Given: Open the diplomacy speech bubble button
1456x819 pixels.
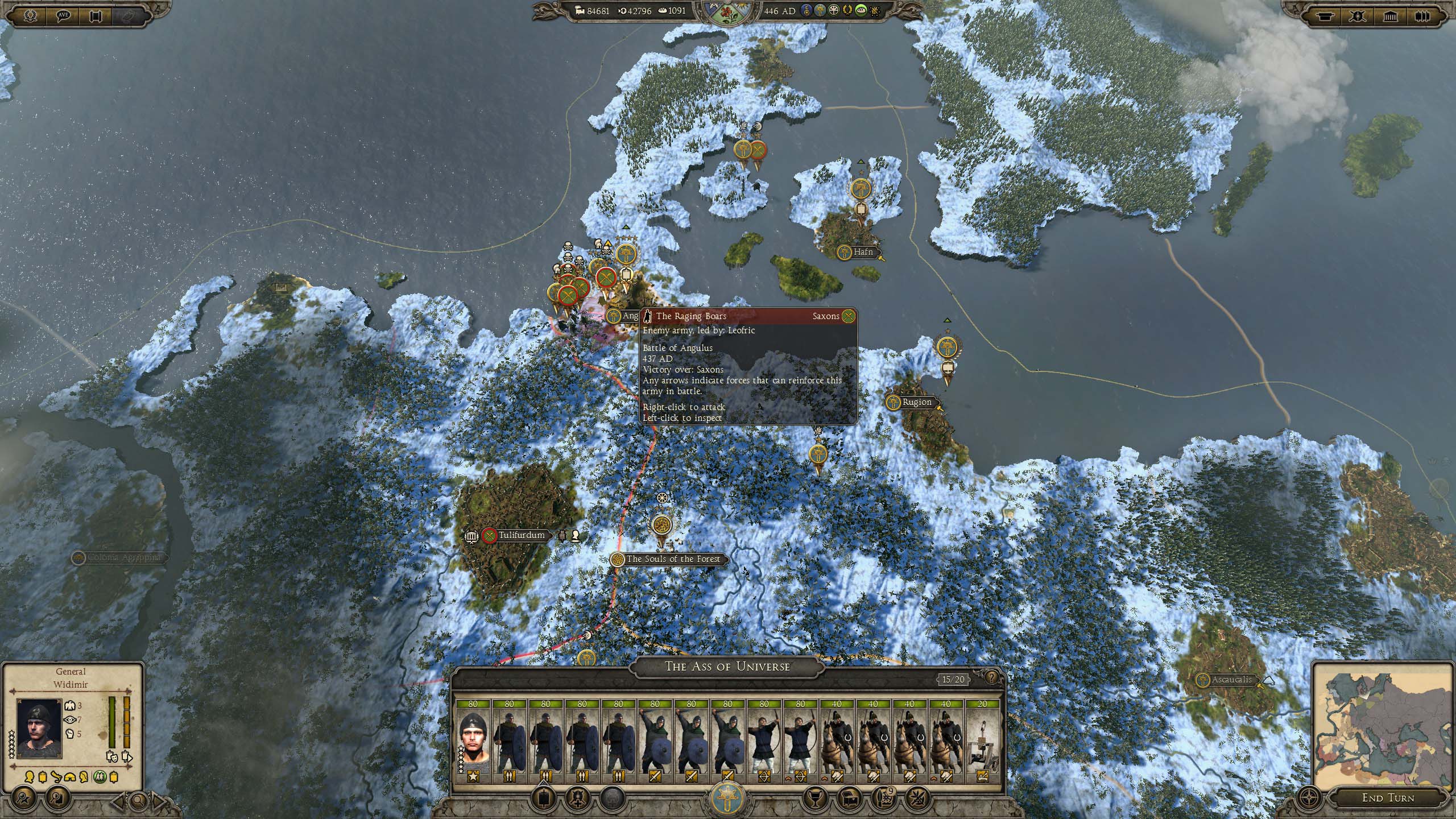Looking at the screenshot, I should coord(63,16).
